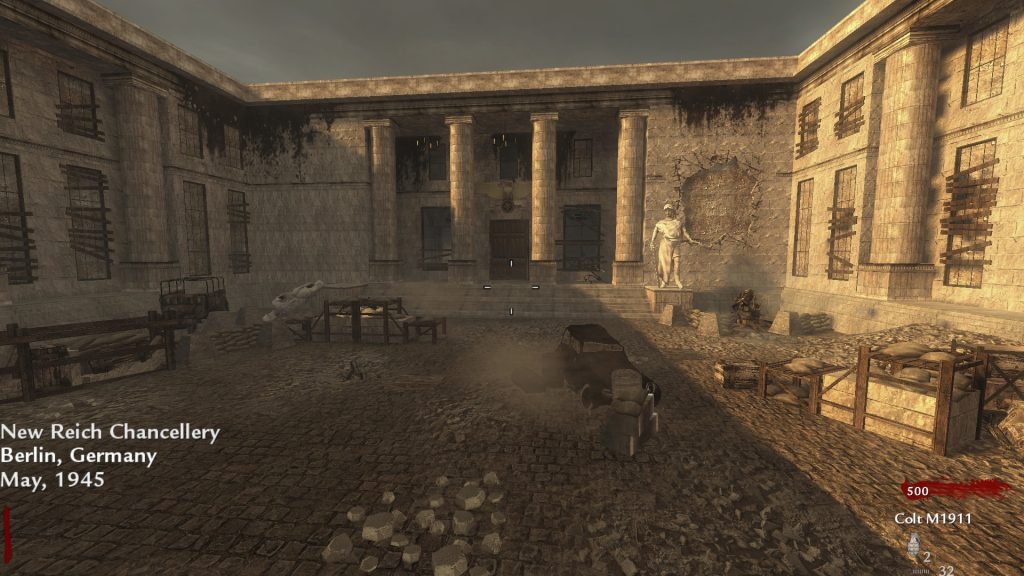This screenshot has width=1024, height=576.
Task: Click the frag grenade icon
Action: pyautogui.click(x=911, y=546)
